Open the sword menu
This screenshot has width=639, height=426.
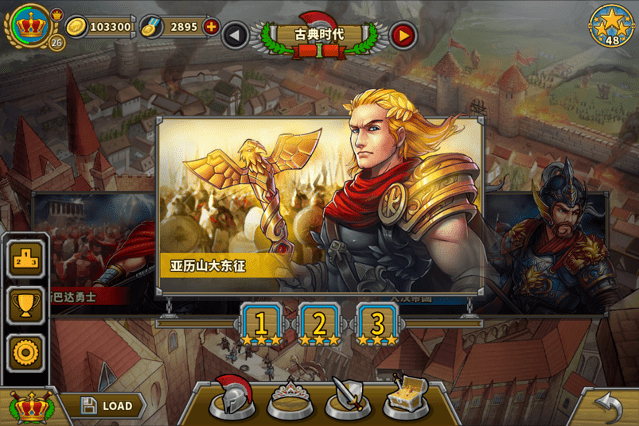click(x=350, y=398)
